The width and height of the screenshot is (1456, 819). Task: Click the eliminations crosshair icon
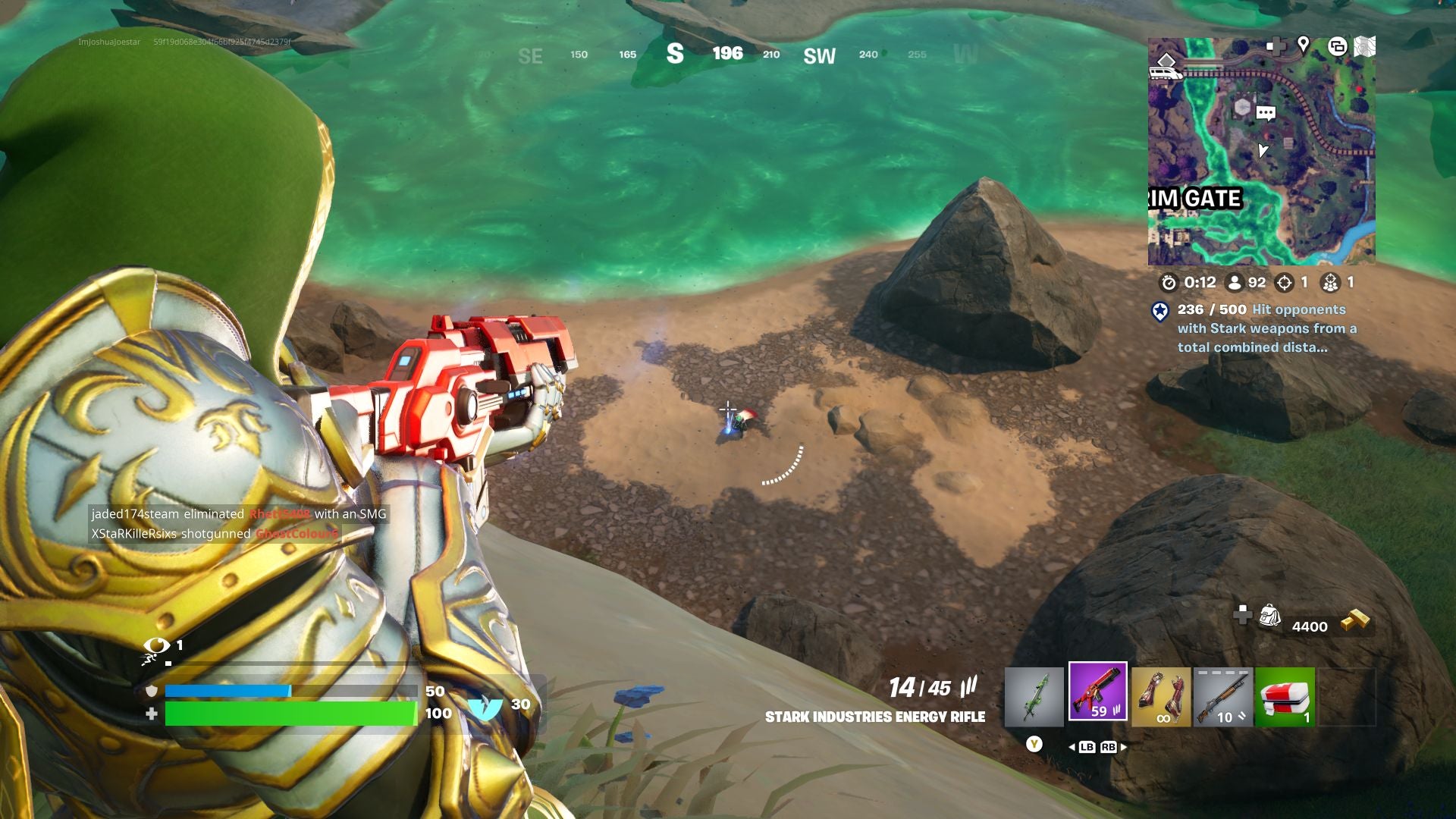(1283, 282)
